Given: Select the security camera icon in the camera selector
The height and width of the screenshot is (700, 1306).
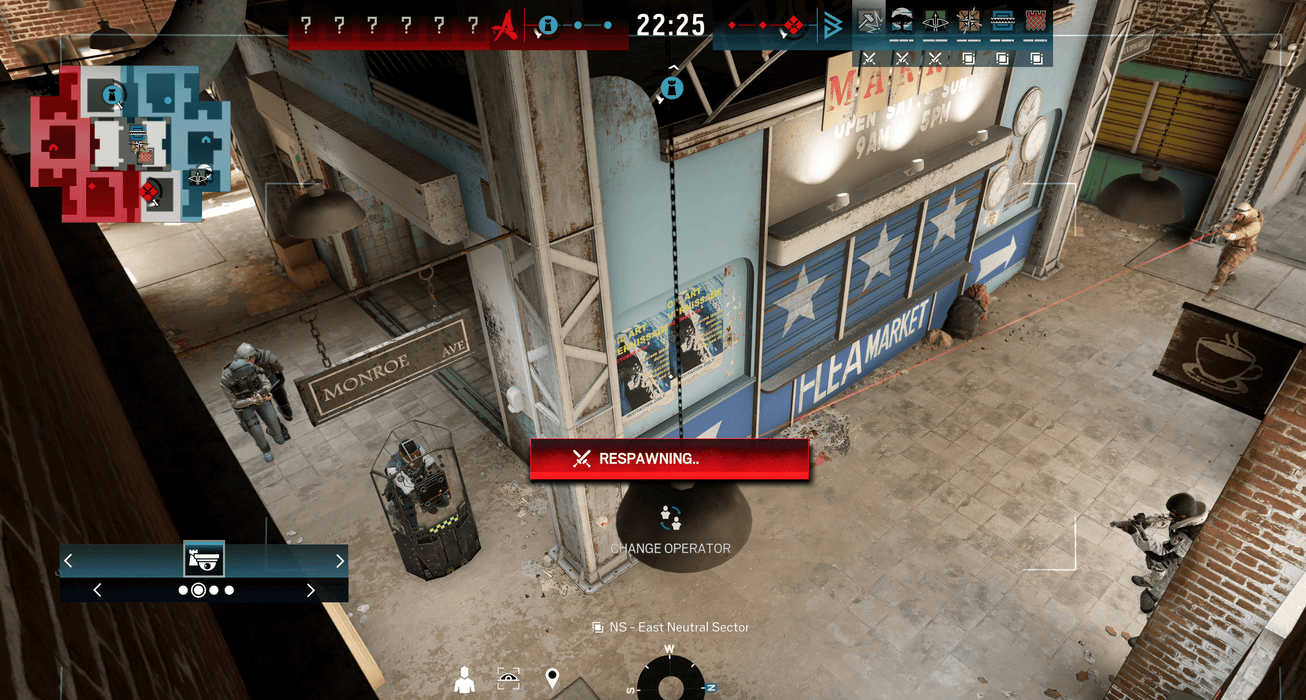Looking at the screenshot, I should point(204,559).
